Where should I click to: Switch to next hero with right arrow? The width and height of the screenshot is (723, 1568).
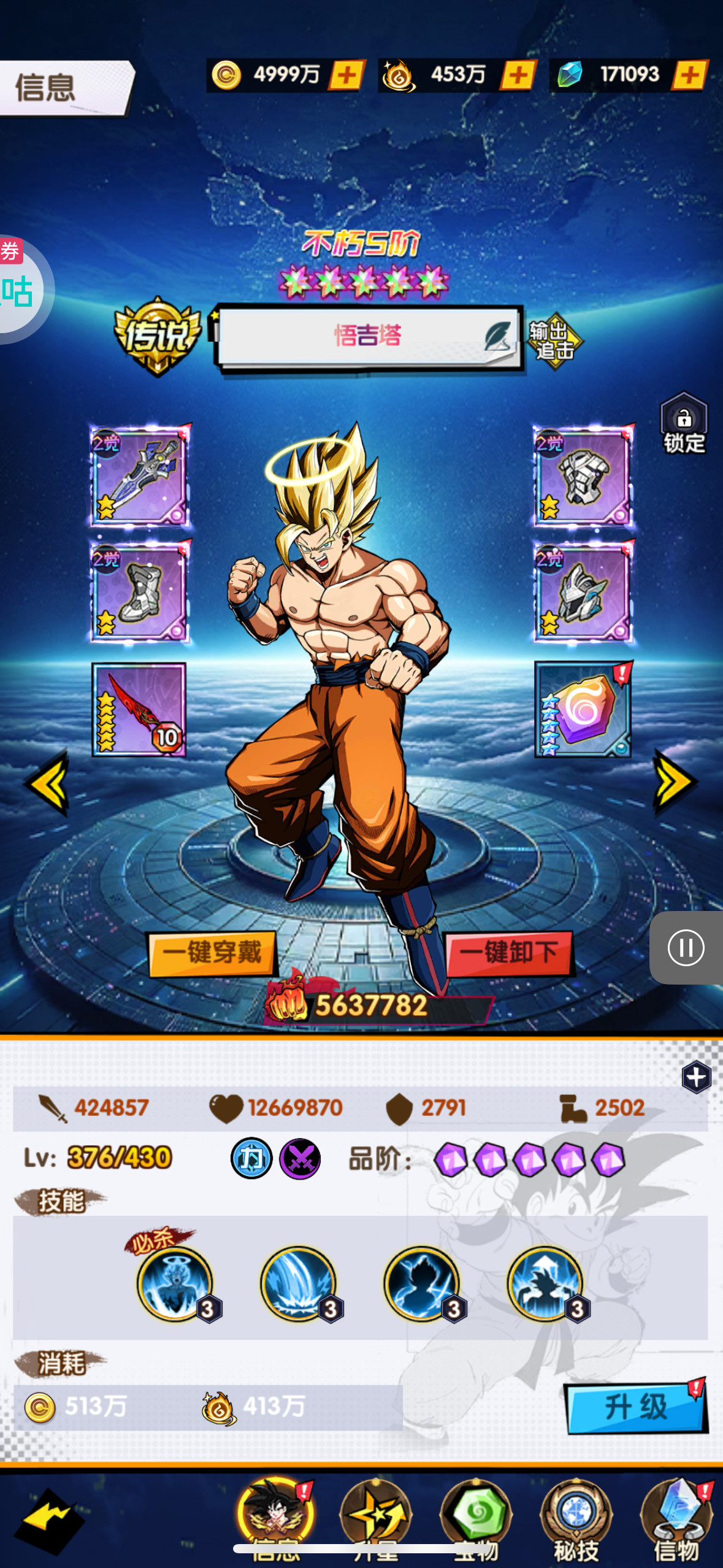click(x=675, y=783)
